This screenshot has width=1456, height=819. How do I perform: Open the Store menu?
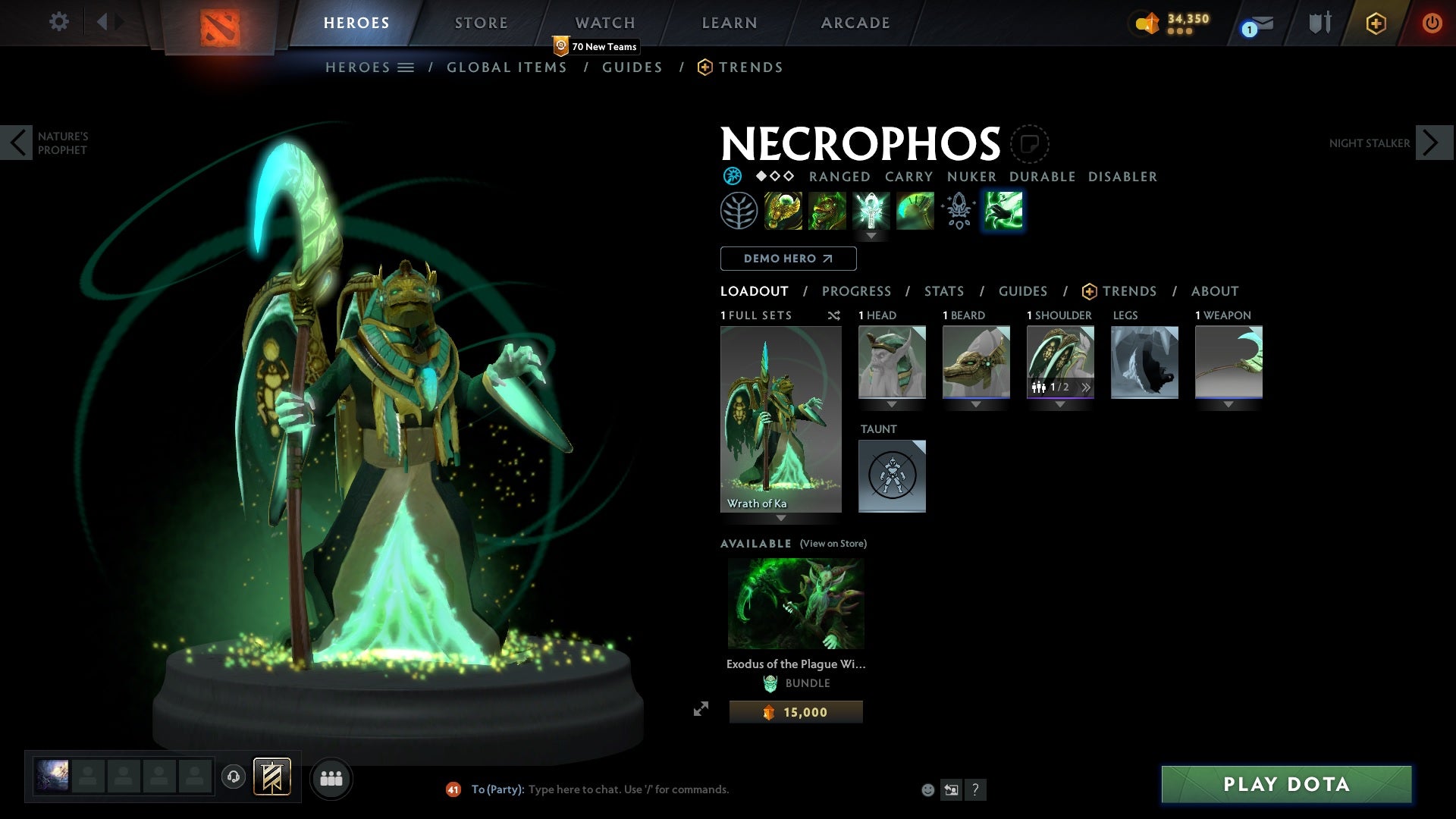(x=481, y=23)
